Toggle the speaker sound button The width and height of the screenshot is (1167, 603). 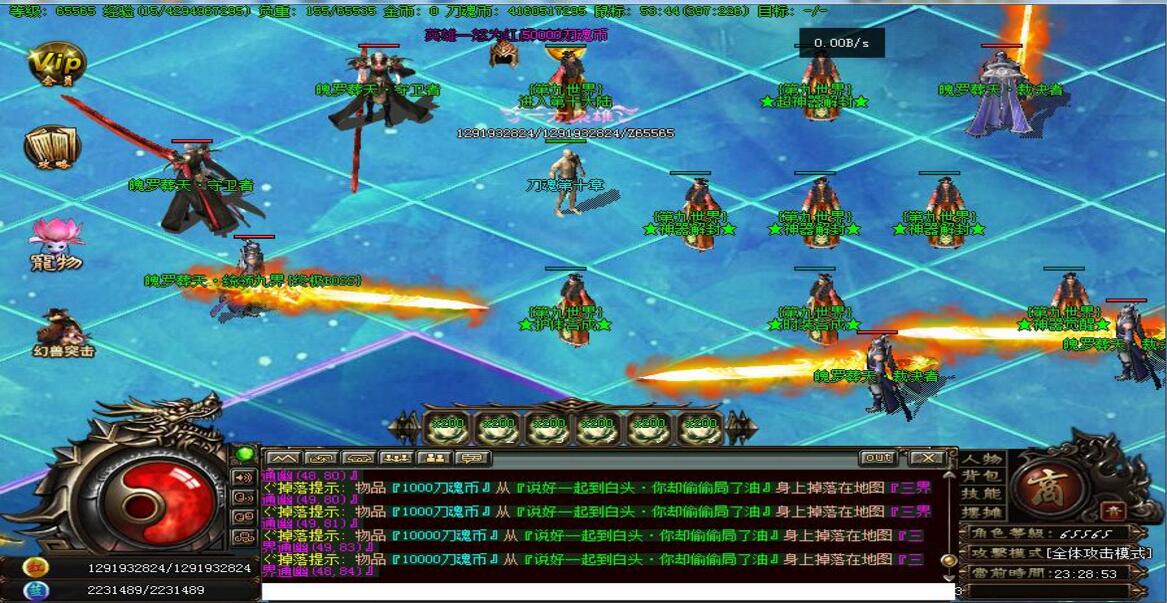point(243,477)
